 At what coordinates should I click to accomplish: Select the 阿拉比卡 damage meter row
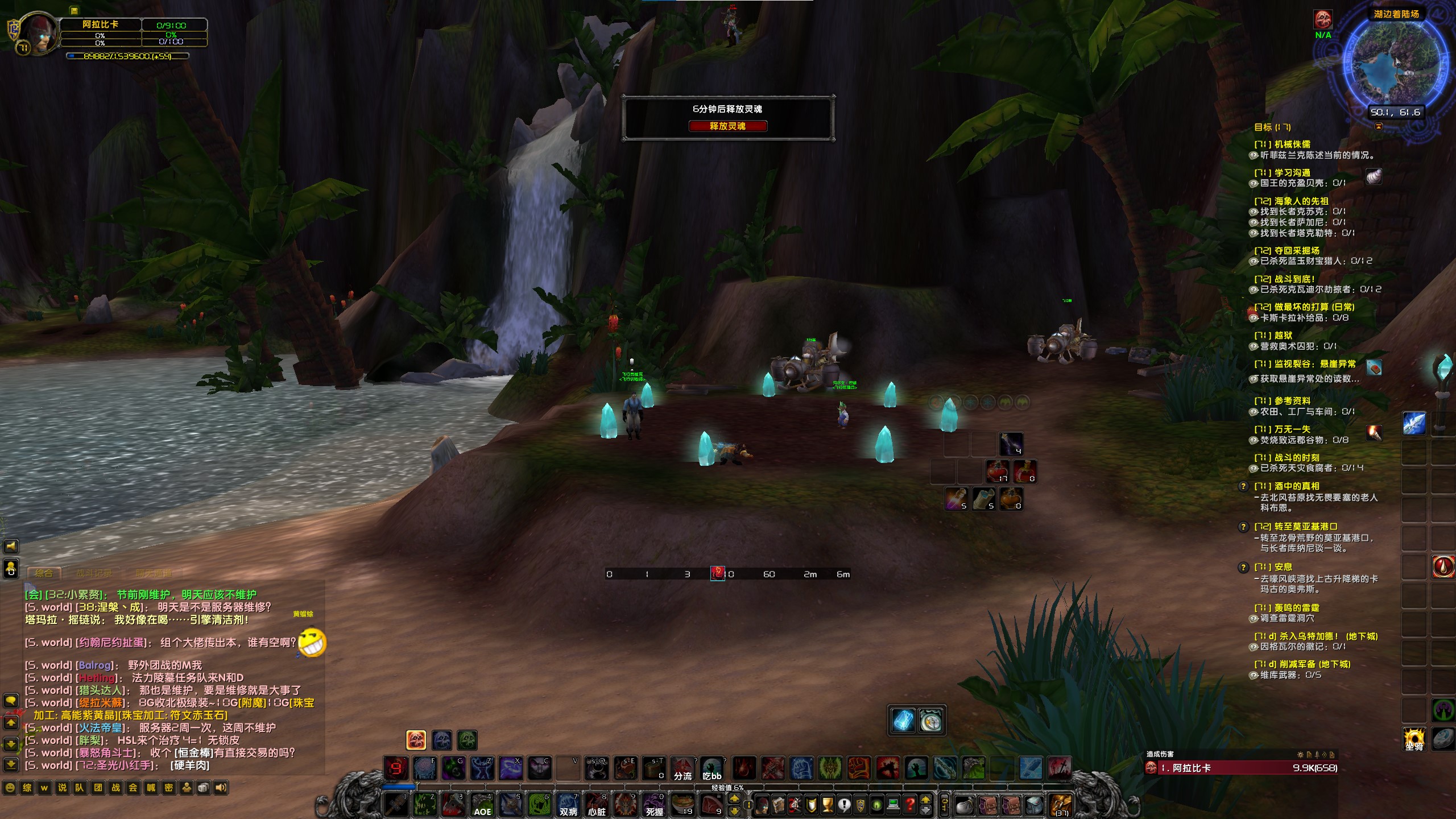coord(1240,768)
